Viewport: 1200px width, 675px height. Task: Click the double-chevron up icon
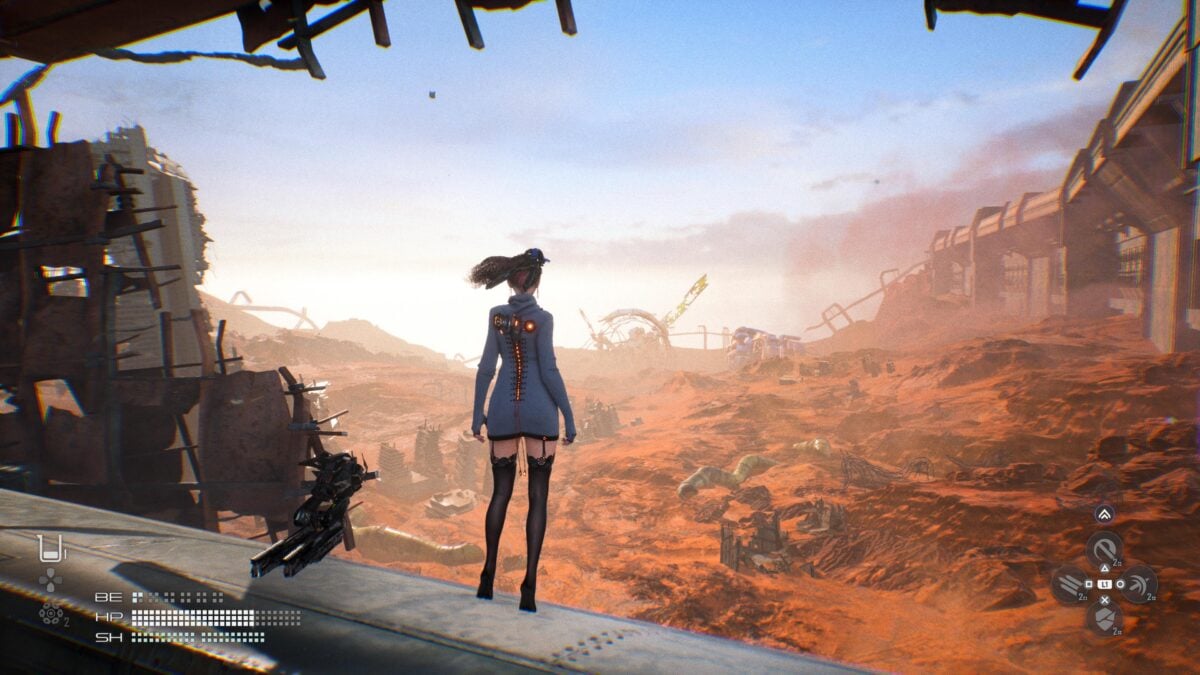pos(1104,514)
